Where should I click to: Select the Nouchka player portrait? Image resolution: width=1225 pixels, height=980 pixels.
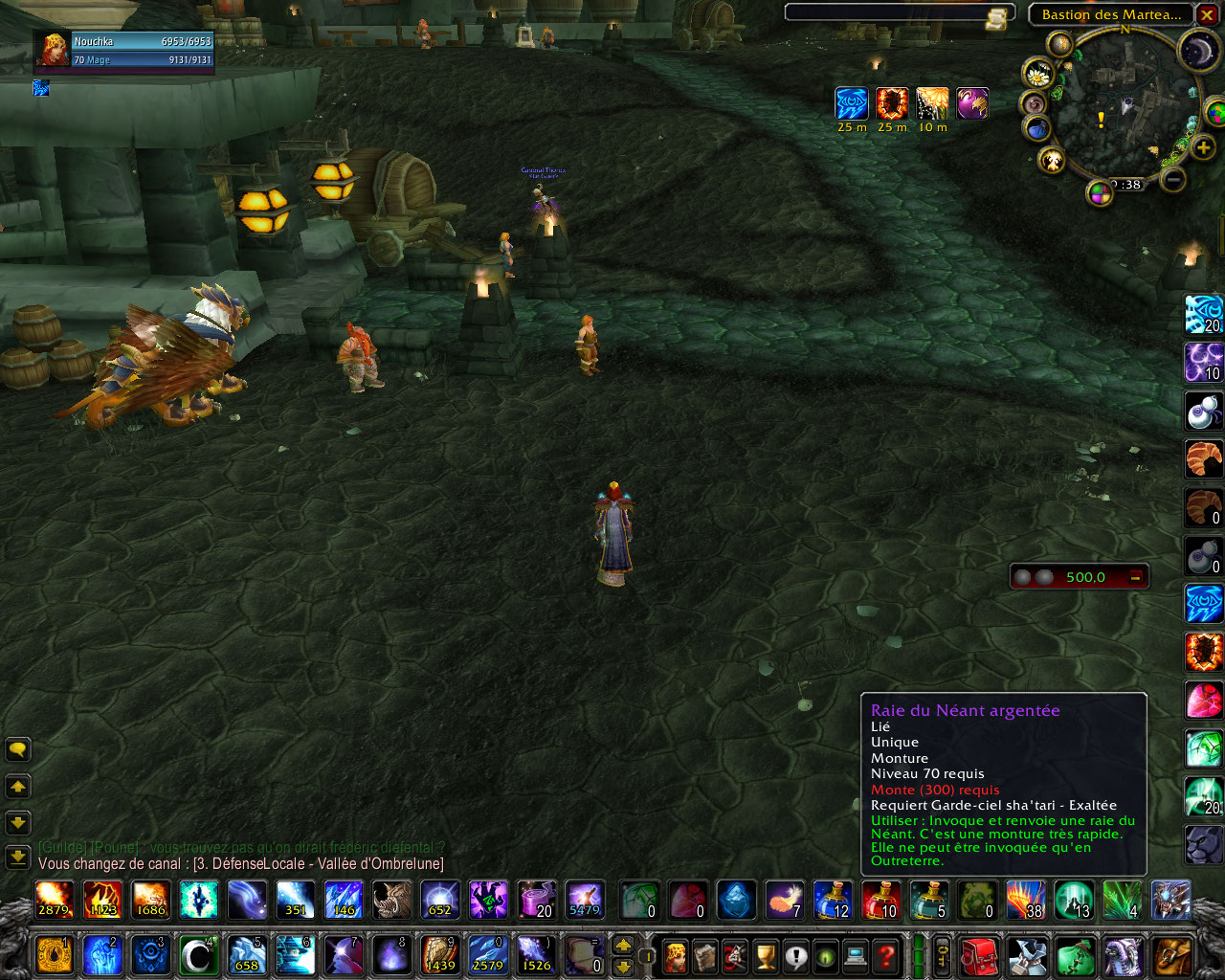54,51
